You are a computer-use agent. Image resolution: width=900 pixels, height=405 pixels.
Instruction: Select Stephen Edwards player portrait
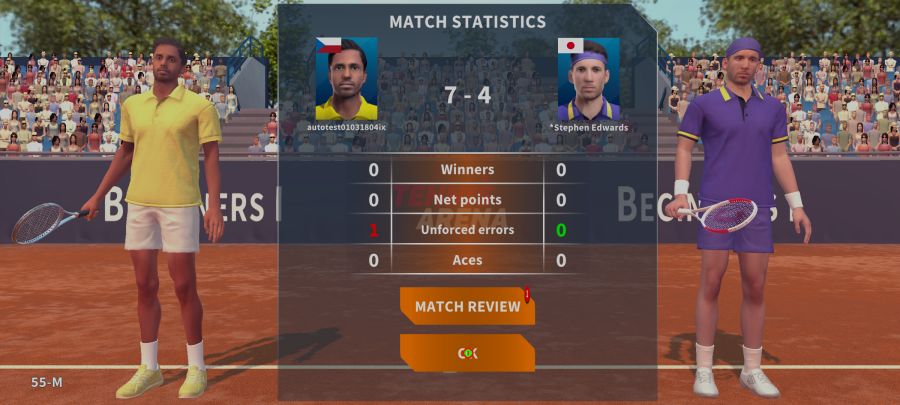(x=588, y=79)
